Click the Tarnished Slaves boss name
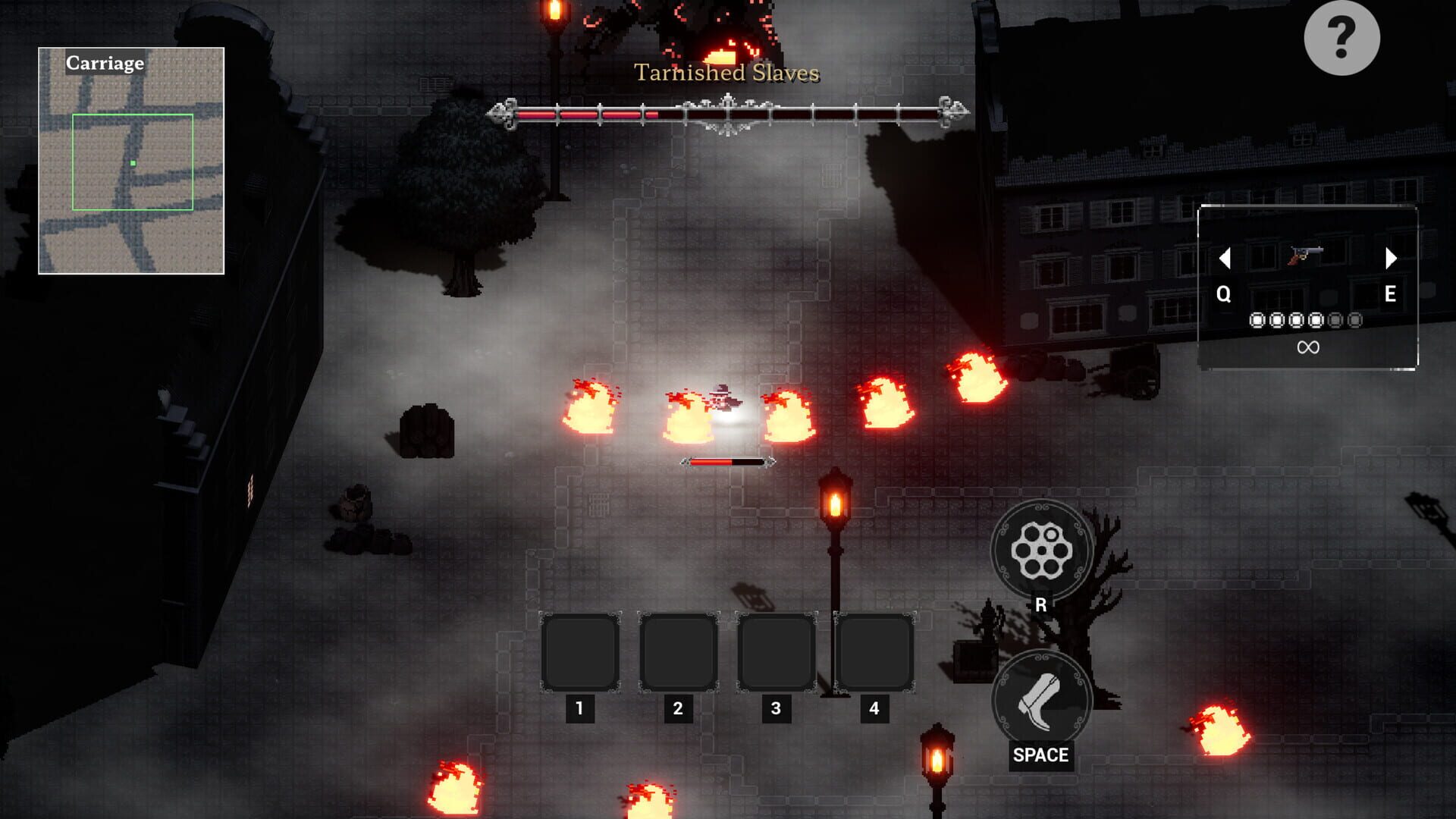The image size is (1456, 819). point(726,74)
